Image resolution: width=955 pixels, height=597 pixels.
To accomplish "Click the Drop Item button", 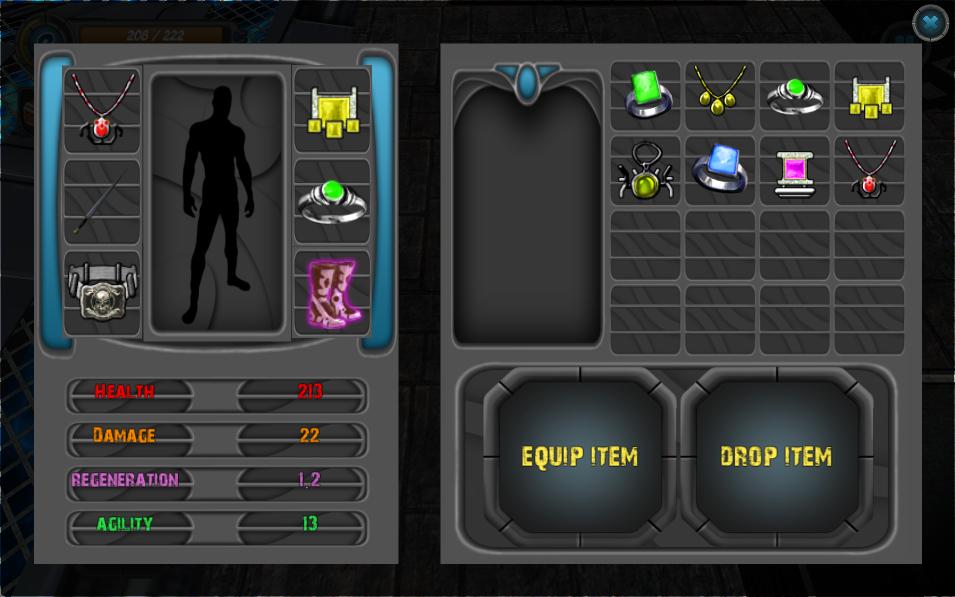I will (x=776, y=457).
